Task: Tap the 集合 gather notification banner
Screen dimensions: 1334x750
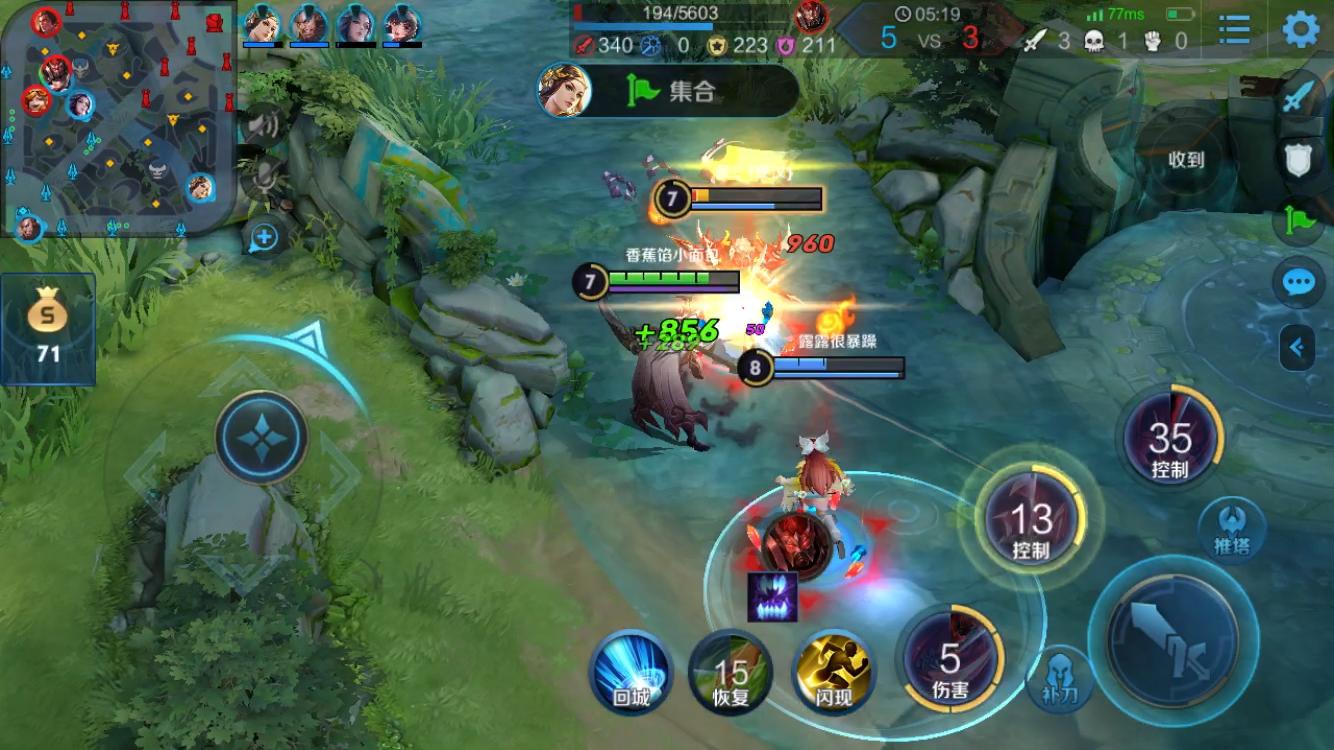Action: [668, 91]
